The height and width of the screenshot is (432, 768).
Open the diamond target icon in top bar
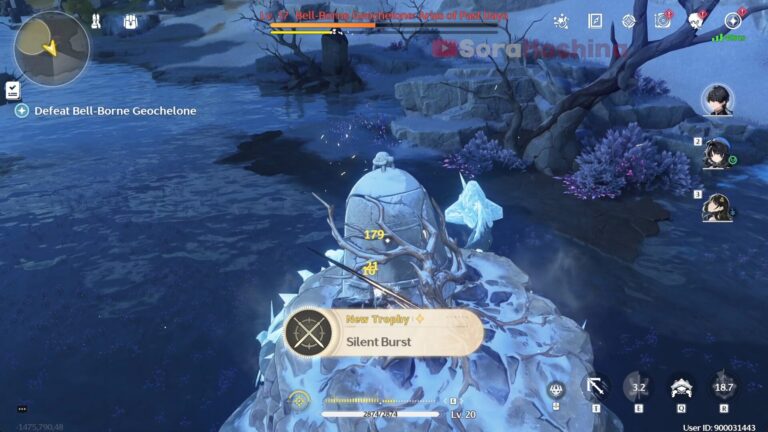628,21
